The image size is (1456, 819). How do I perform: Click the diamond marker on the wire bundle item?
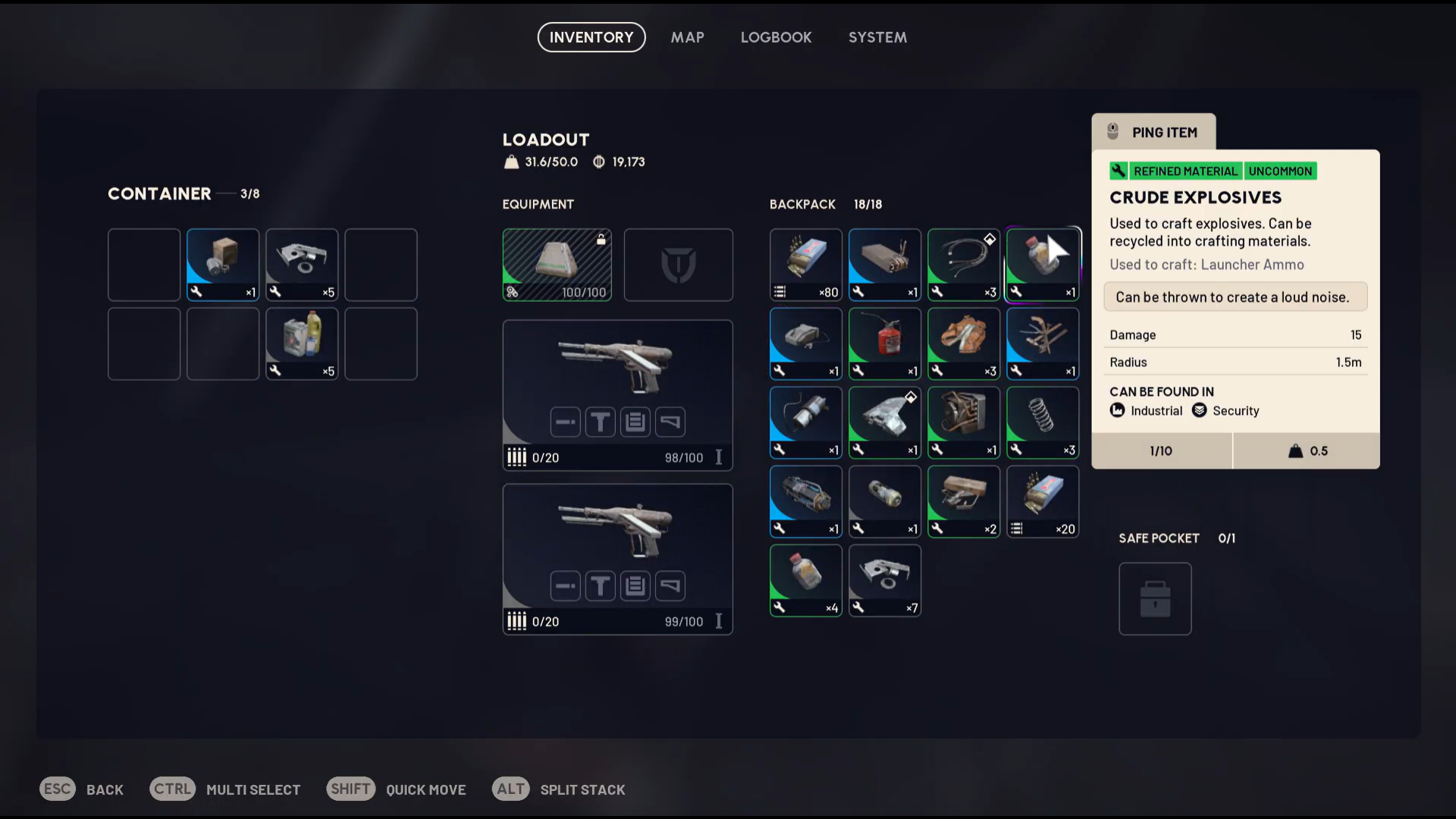click(x=991, y=239)
